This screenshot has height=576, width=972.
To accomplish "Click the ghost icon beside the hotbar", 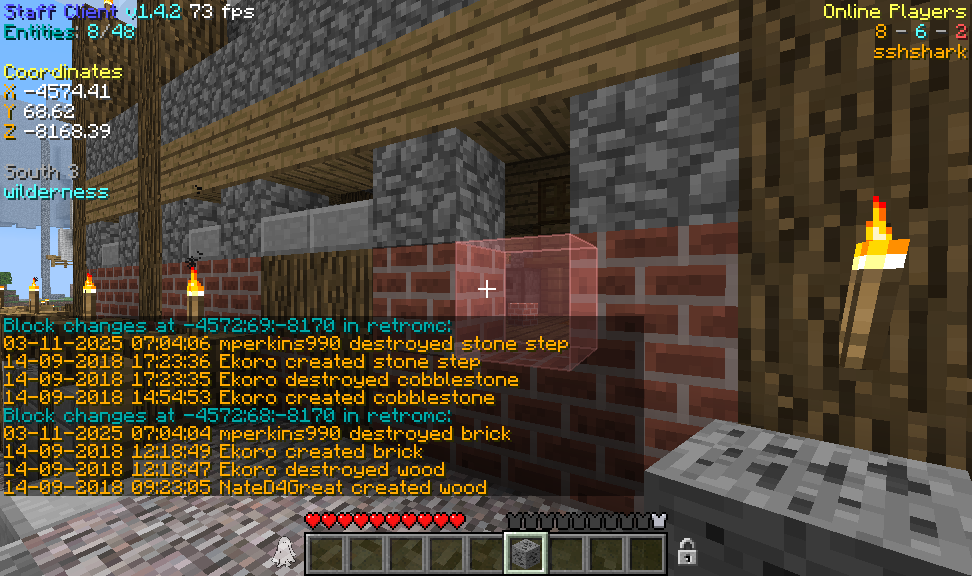I will point(283,551).
